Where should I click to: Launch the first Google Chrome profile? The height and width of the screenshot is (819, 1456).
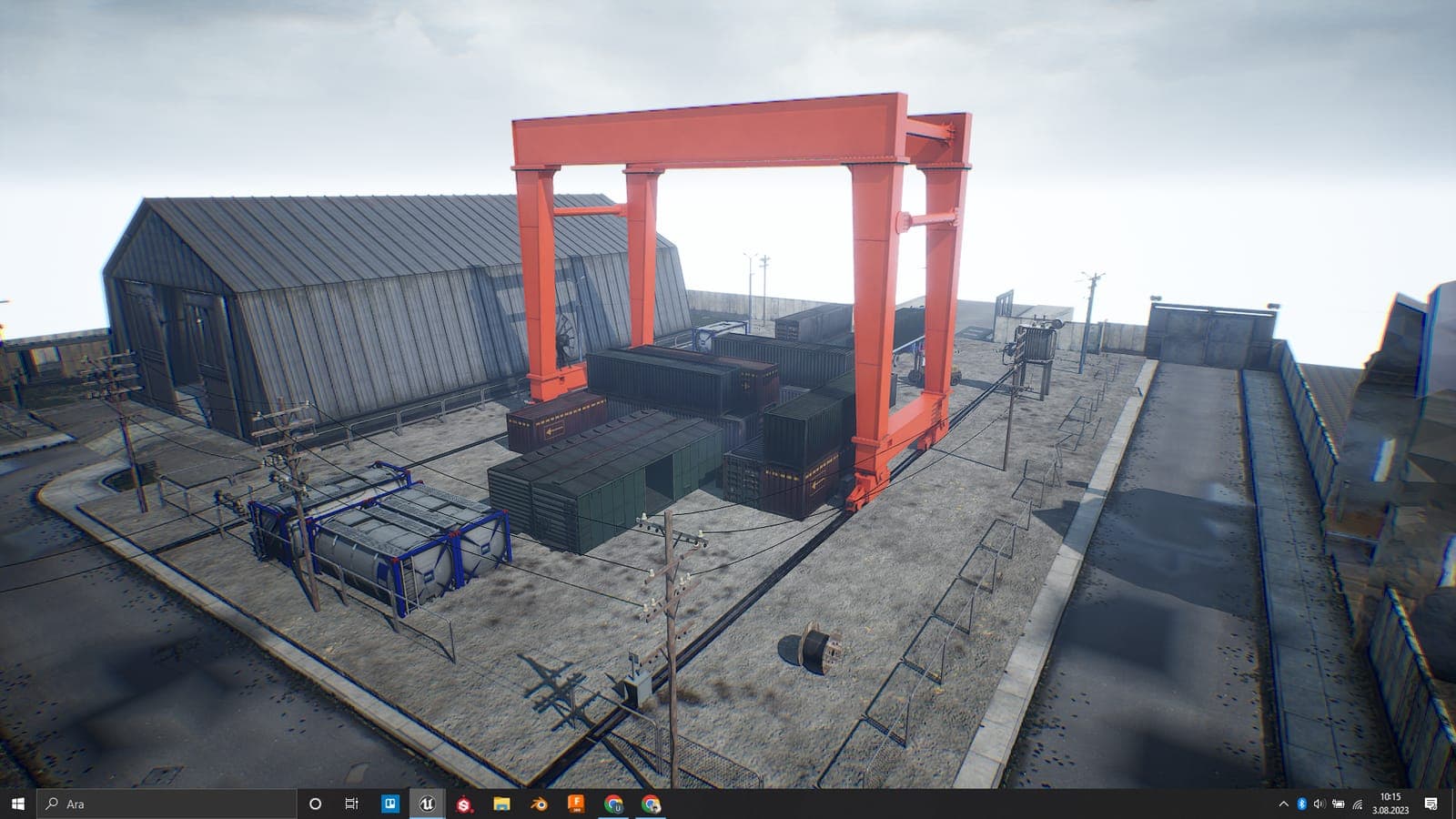click(x=615, y=804)
